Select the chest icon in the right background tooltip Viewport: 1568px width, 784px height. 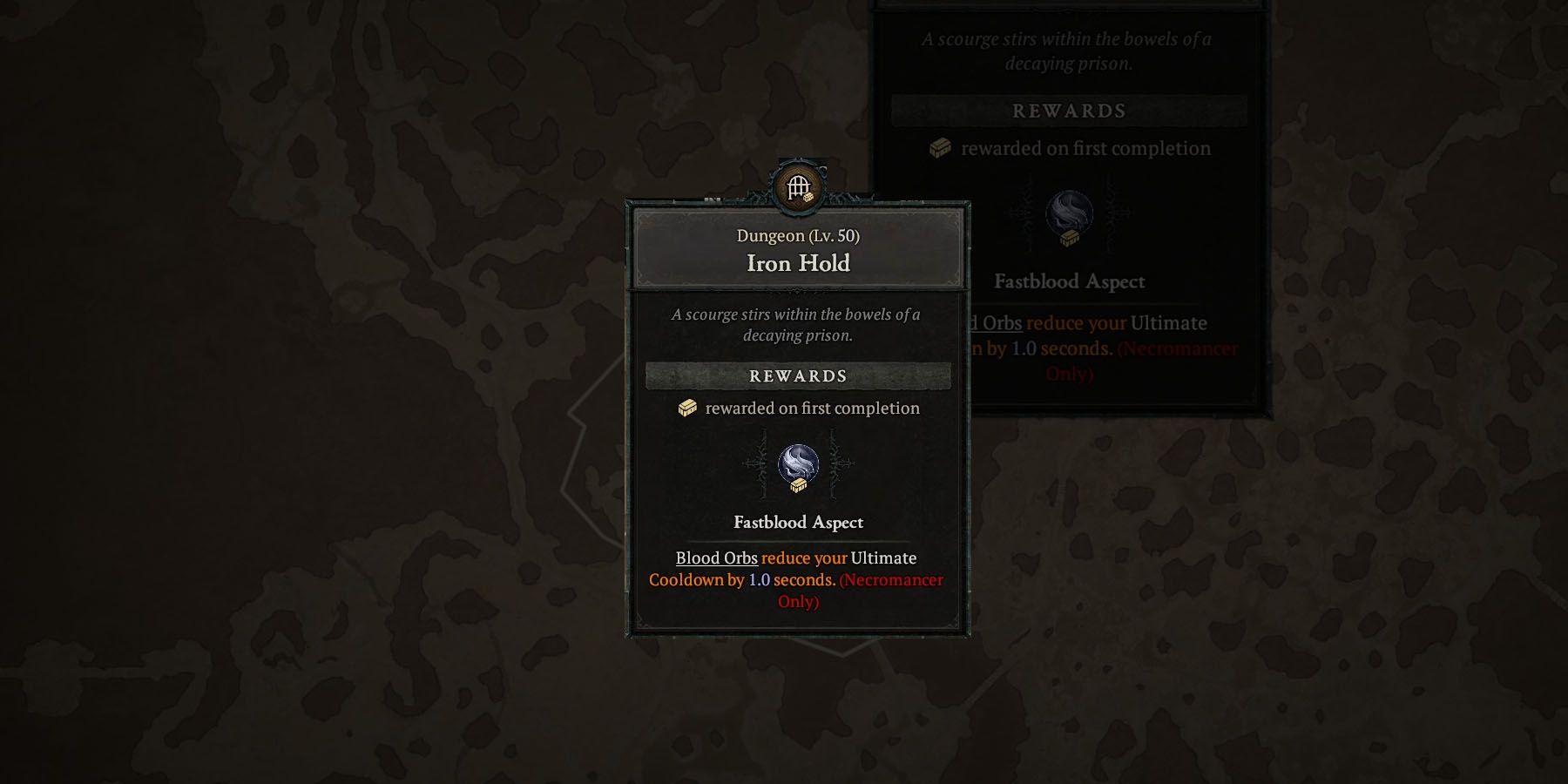[939, 148]
